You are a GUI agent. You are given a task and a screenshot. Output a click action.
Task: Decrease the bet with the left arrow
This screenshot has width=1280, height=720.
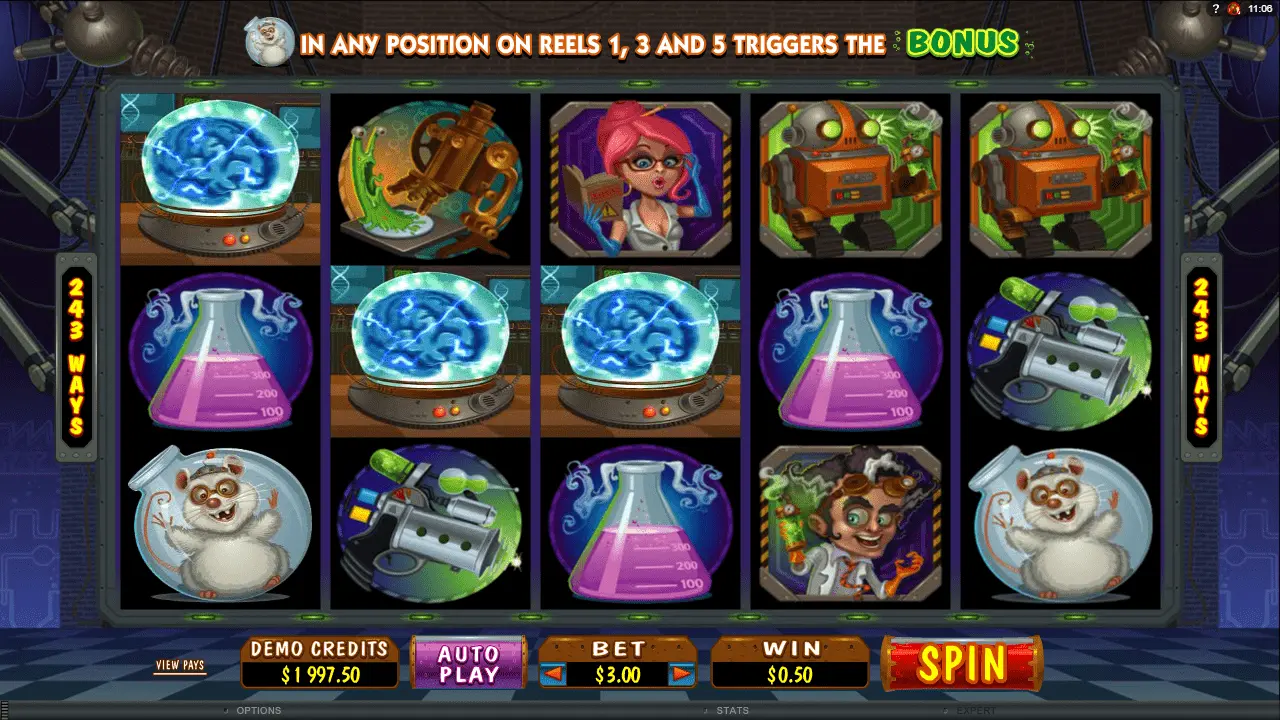[x=553, y=675]
